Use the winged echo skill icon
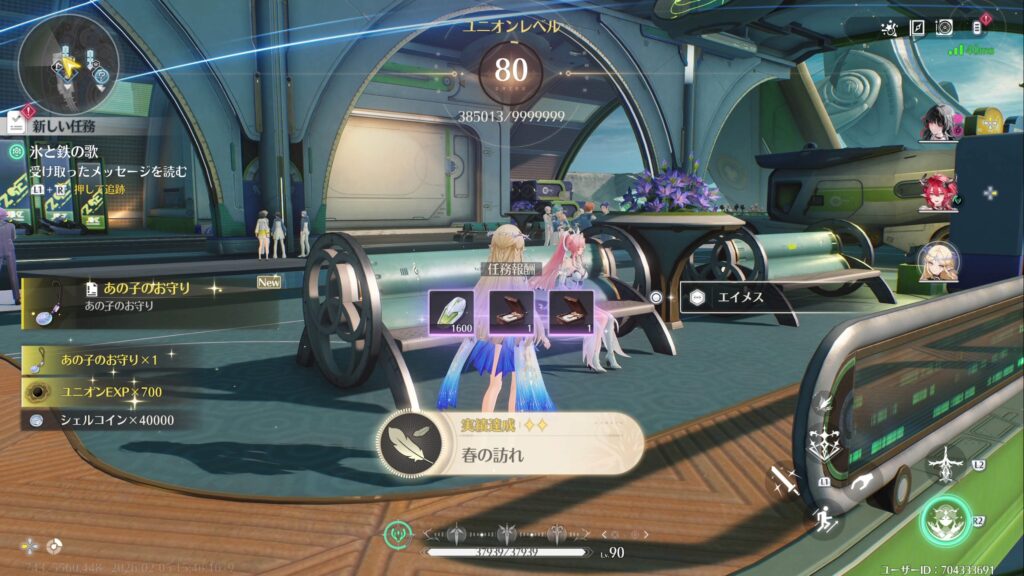This screenshot has height=576, width=1024. click(945, 464)
